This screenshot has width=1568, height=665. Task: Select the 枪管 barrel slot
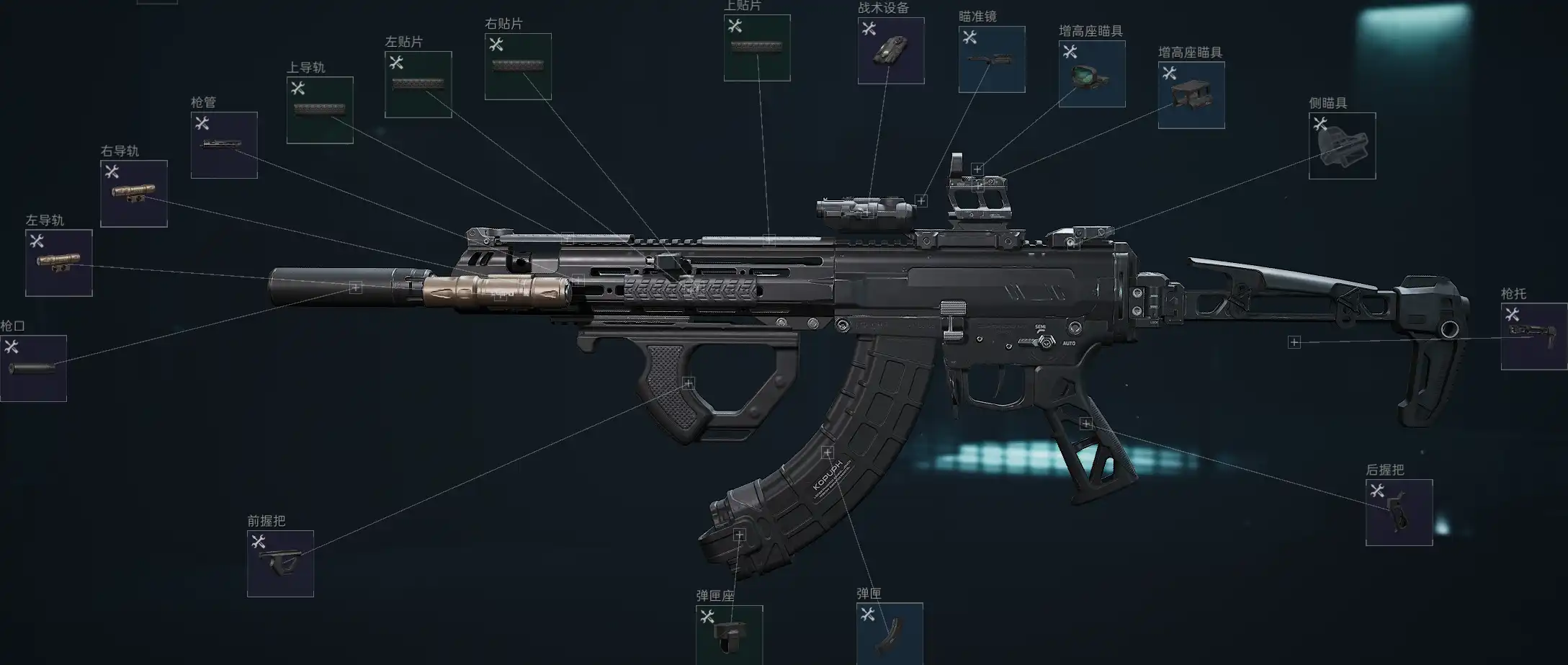[224, 145]
